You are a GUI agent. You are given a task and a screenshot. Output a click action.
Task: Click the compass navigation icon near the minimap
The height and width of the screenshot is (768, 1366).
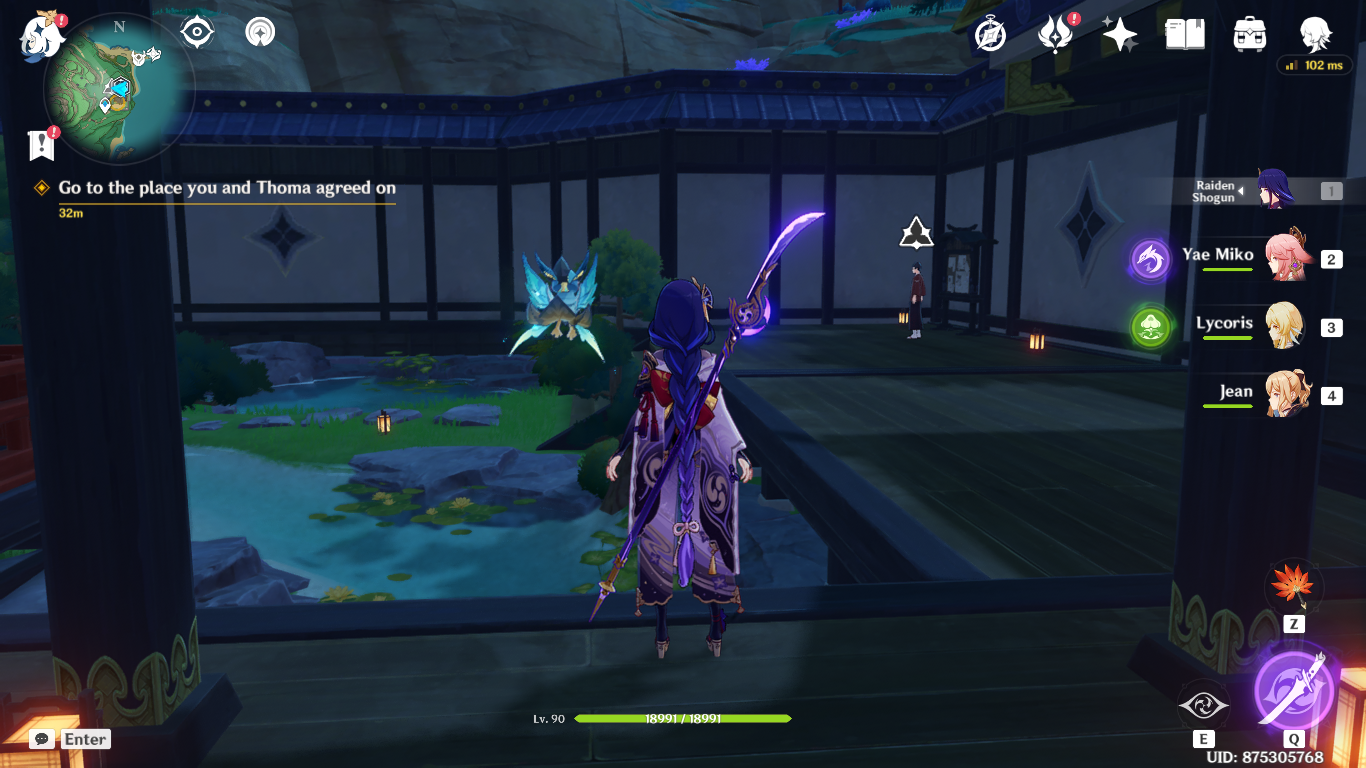click(x=258, y=31)
